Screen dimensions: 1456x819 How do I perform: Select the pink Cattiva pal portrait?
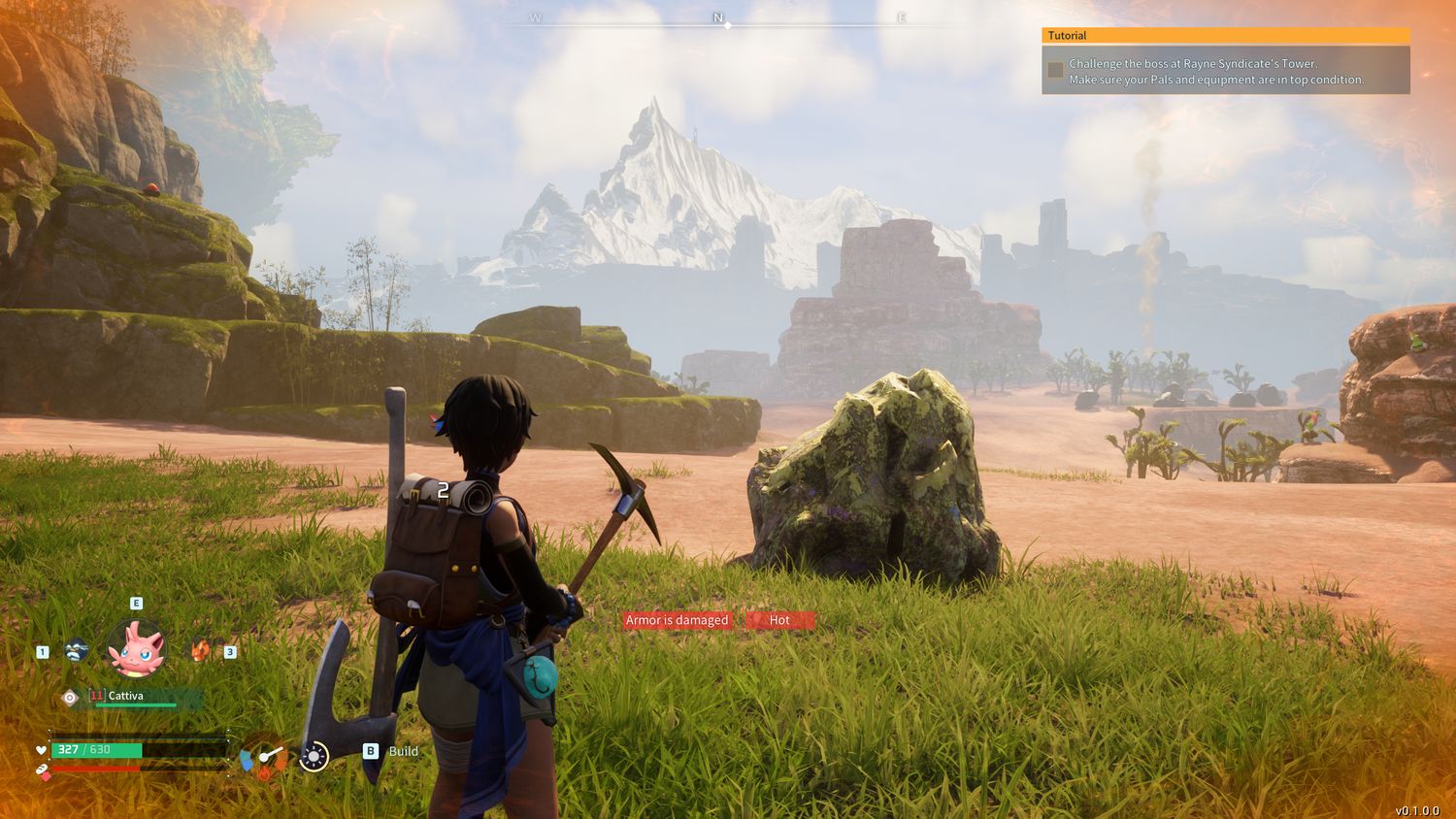click(x=136, y=648)
